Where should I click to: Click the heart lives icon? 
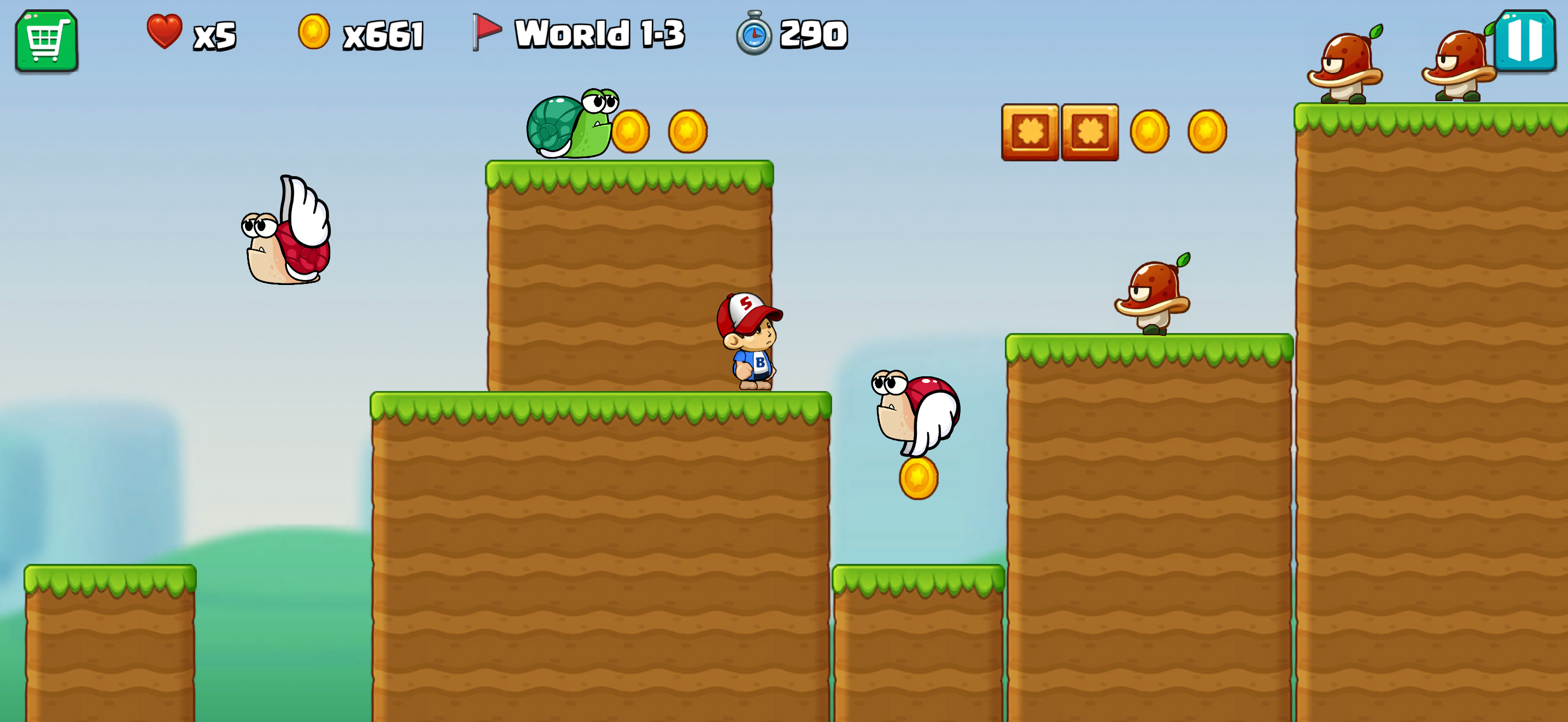(163, 33)
